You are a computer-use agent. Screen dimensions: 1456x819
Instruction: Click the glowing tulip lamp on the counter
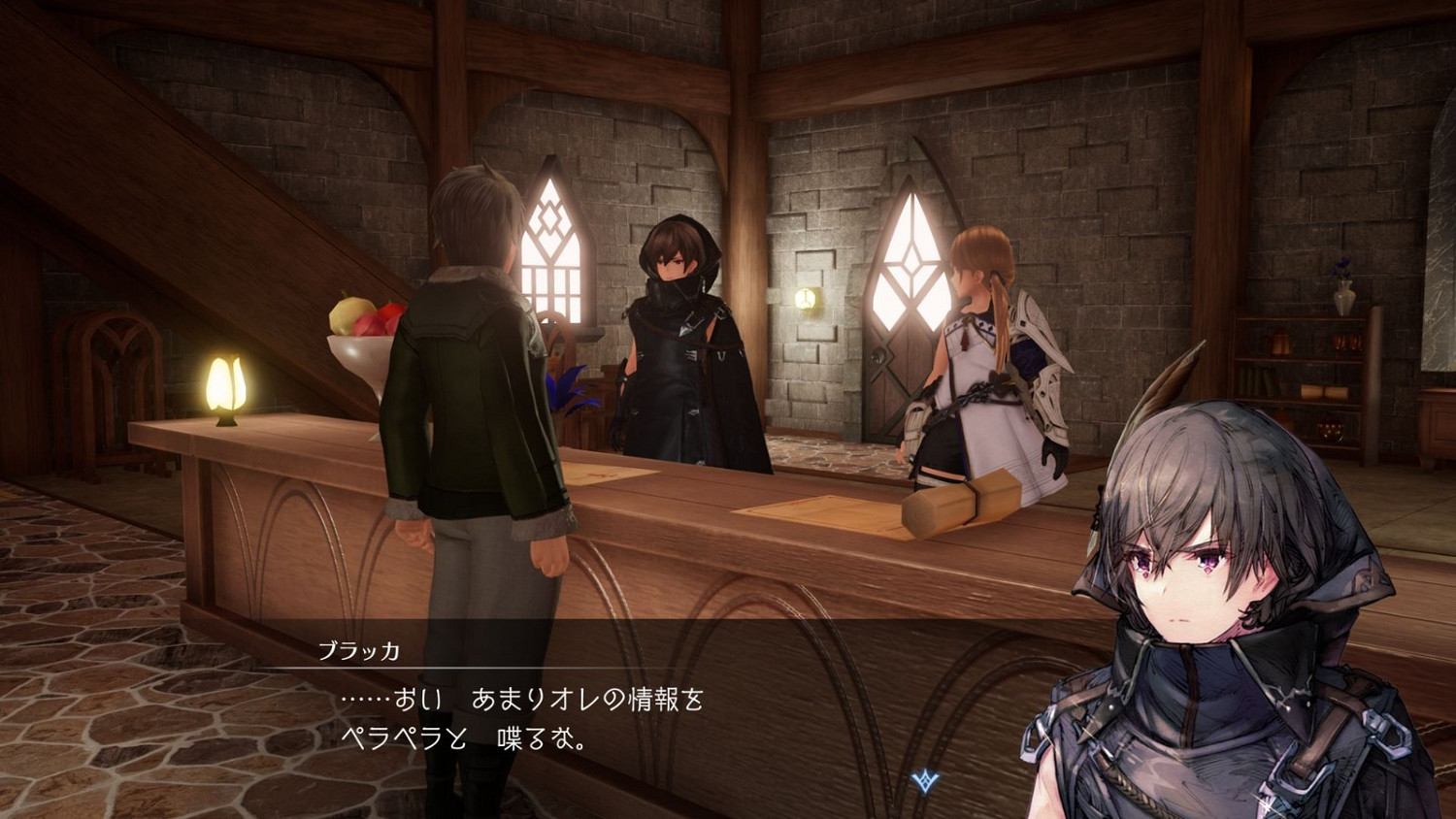coord(225,386)
